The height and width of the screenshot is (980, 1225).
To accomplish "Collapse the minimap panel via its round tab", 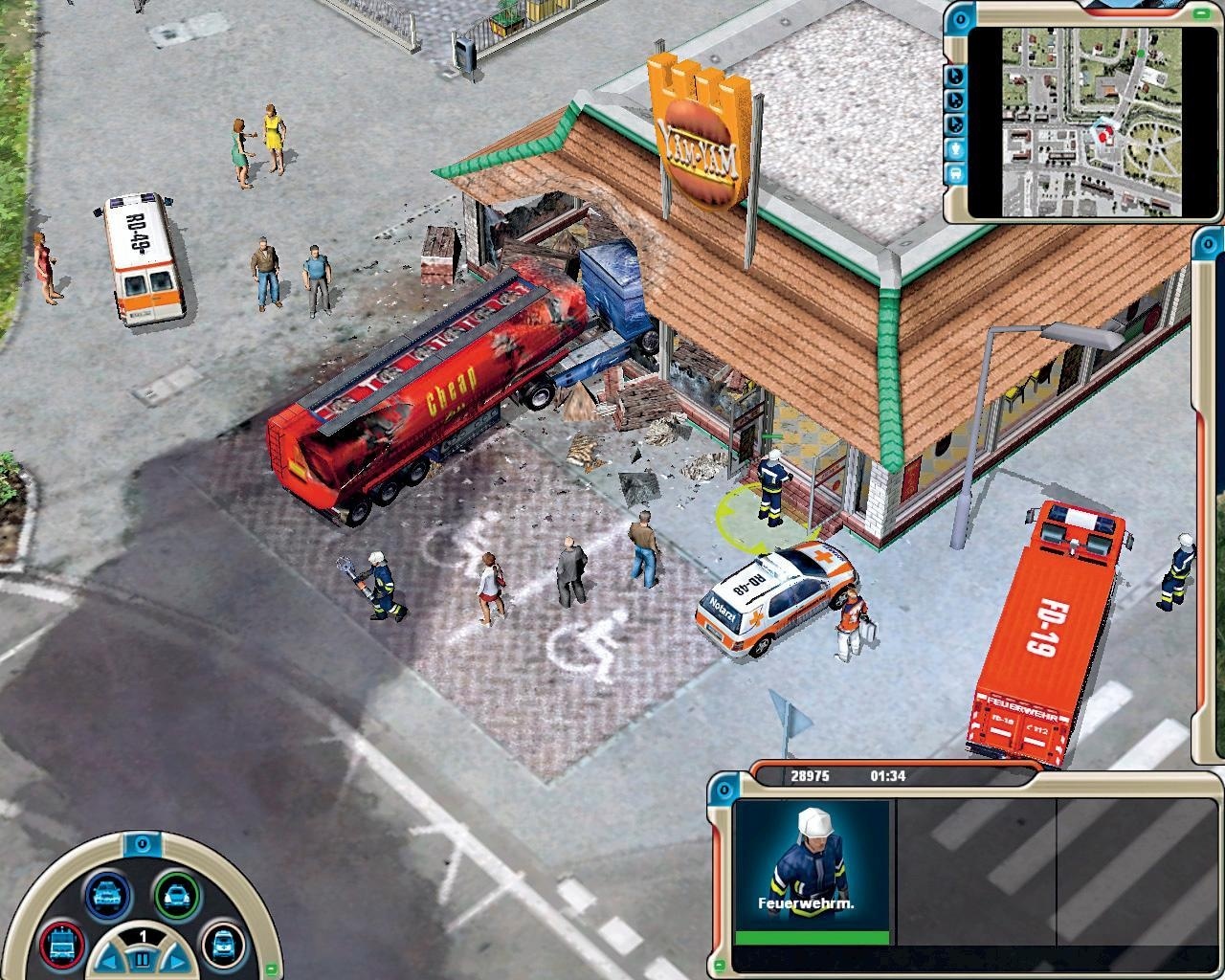I will [960, 18].
